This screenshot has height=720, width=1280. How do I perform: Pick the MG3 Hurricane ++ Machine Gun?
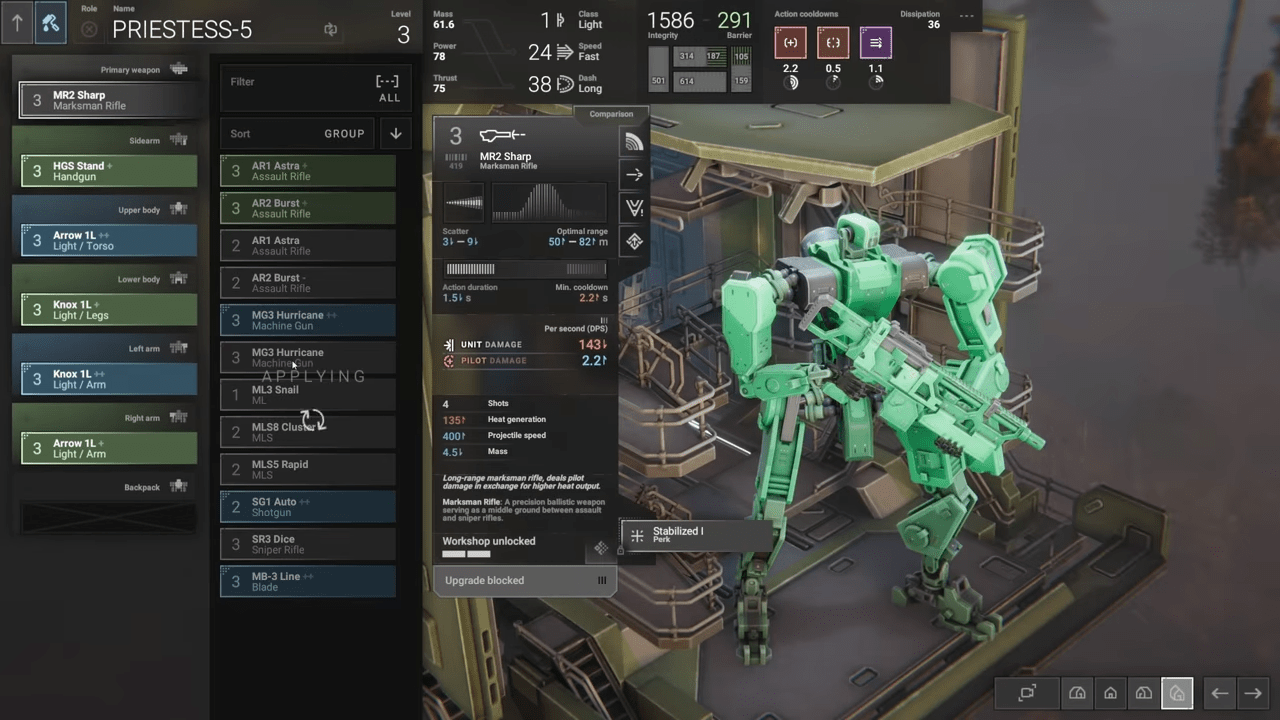[x=307, y=320]
